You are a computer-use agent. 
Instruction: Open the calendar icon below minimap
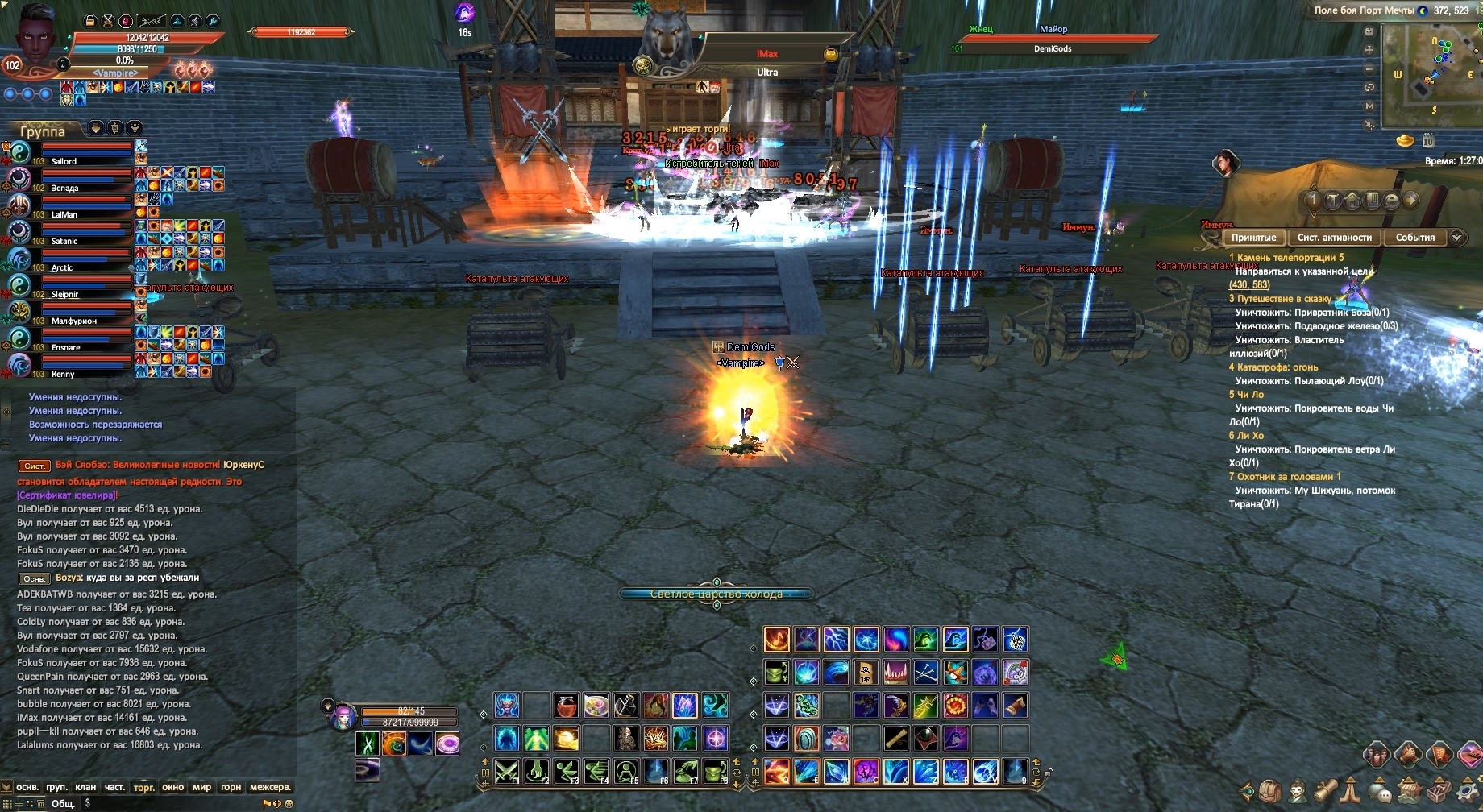[x=1428, y=141]
